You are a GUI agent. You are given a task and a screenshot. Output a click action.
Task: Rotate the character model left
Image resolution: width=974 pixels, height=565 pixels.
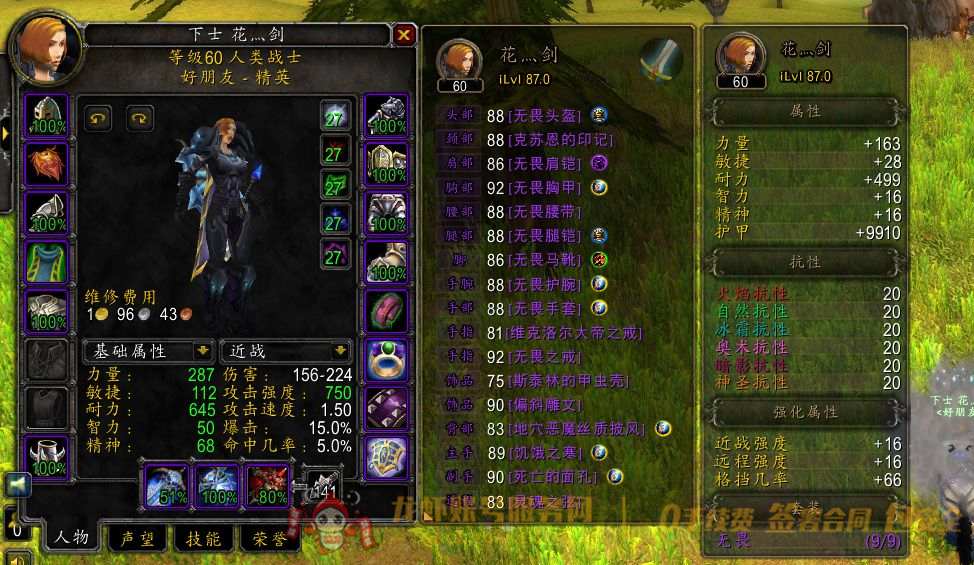tap(97, 118)
